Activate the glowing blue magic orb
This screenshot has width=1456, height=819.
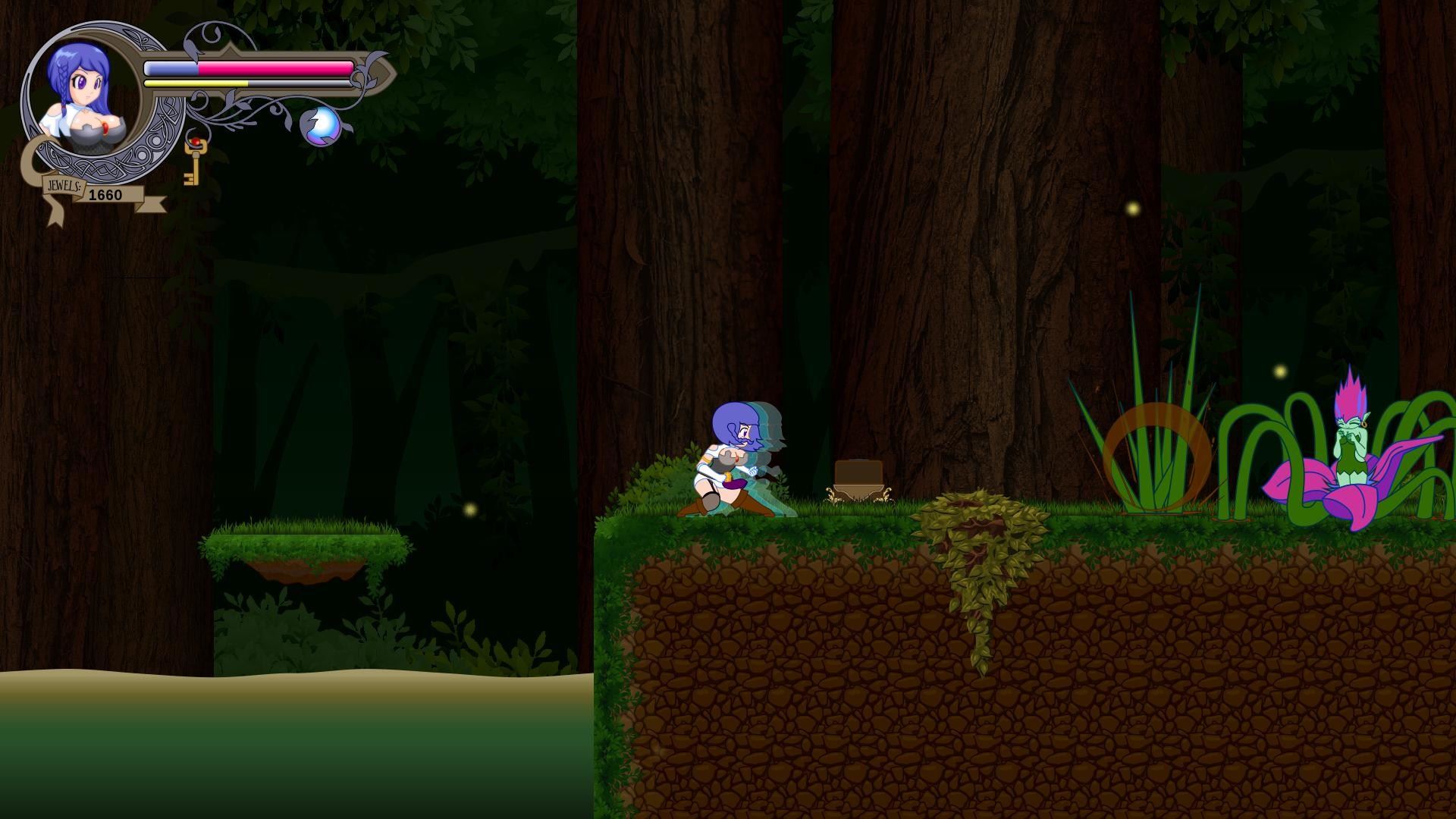point(322,125)
